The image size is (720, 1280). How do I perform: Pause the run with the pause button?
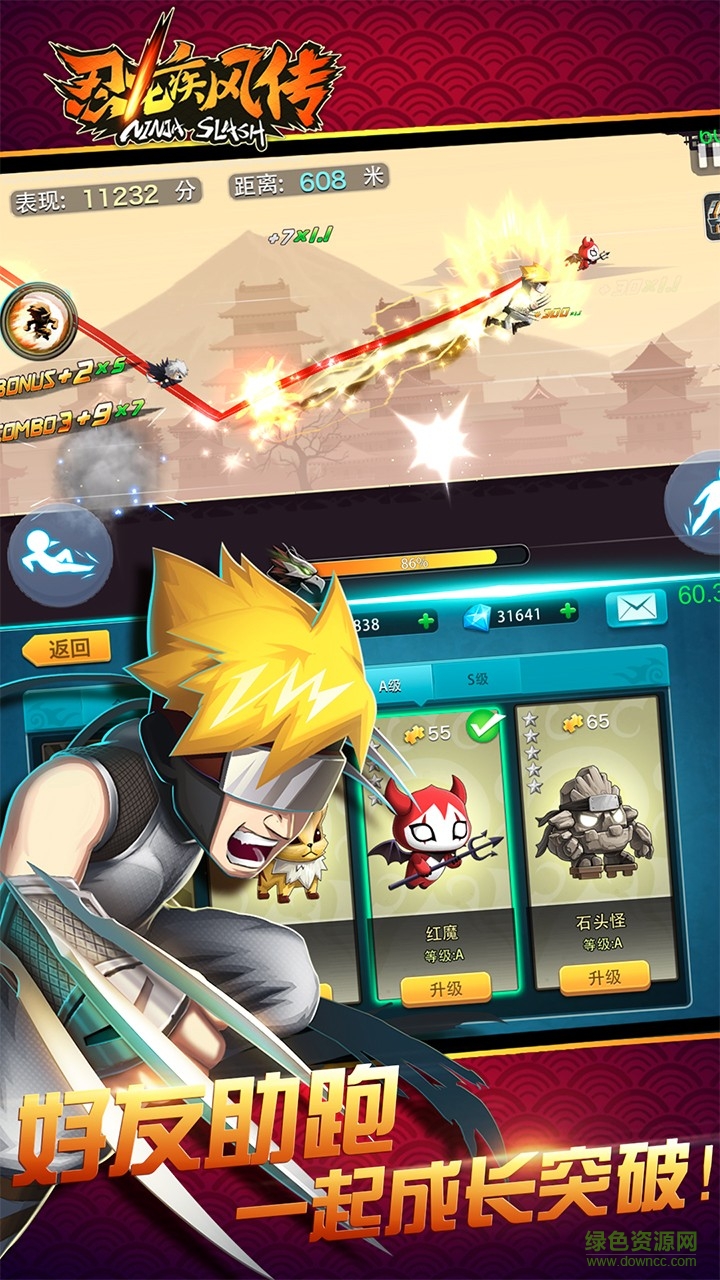[x=708, y=155]
